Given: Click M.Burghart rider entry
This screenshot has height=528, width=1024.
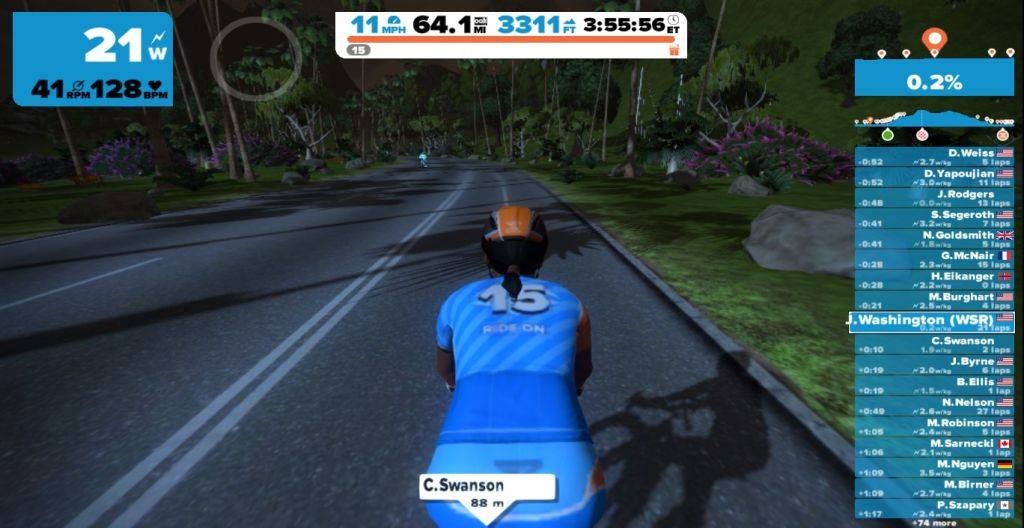Looking at the screenshot, I should click(x=934, y=301).
